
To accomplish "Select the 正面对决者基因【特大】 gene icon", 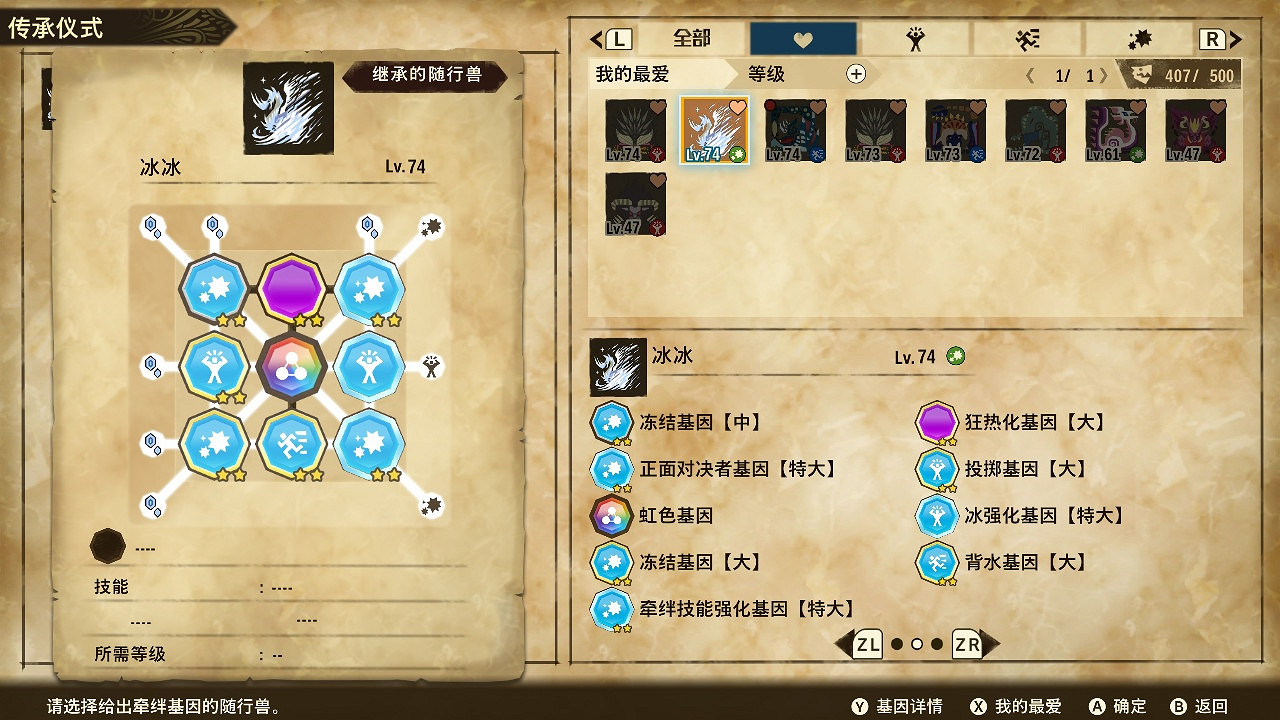I will (611, 469).
